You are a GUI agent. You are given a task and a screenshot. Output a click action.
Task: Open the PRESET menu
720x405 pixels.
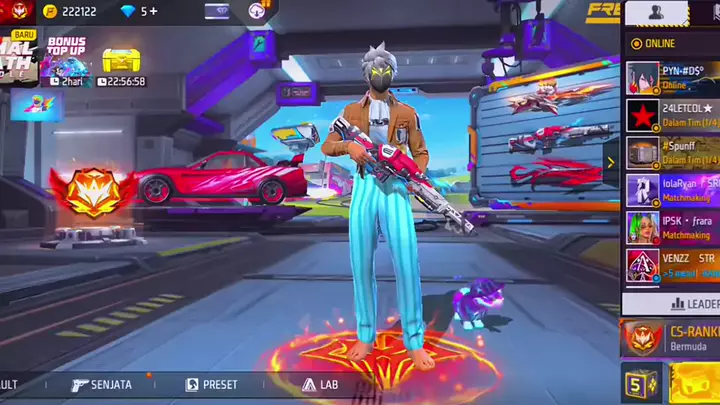click(x=212, y=384)
